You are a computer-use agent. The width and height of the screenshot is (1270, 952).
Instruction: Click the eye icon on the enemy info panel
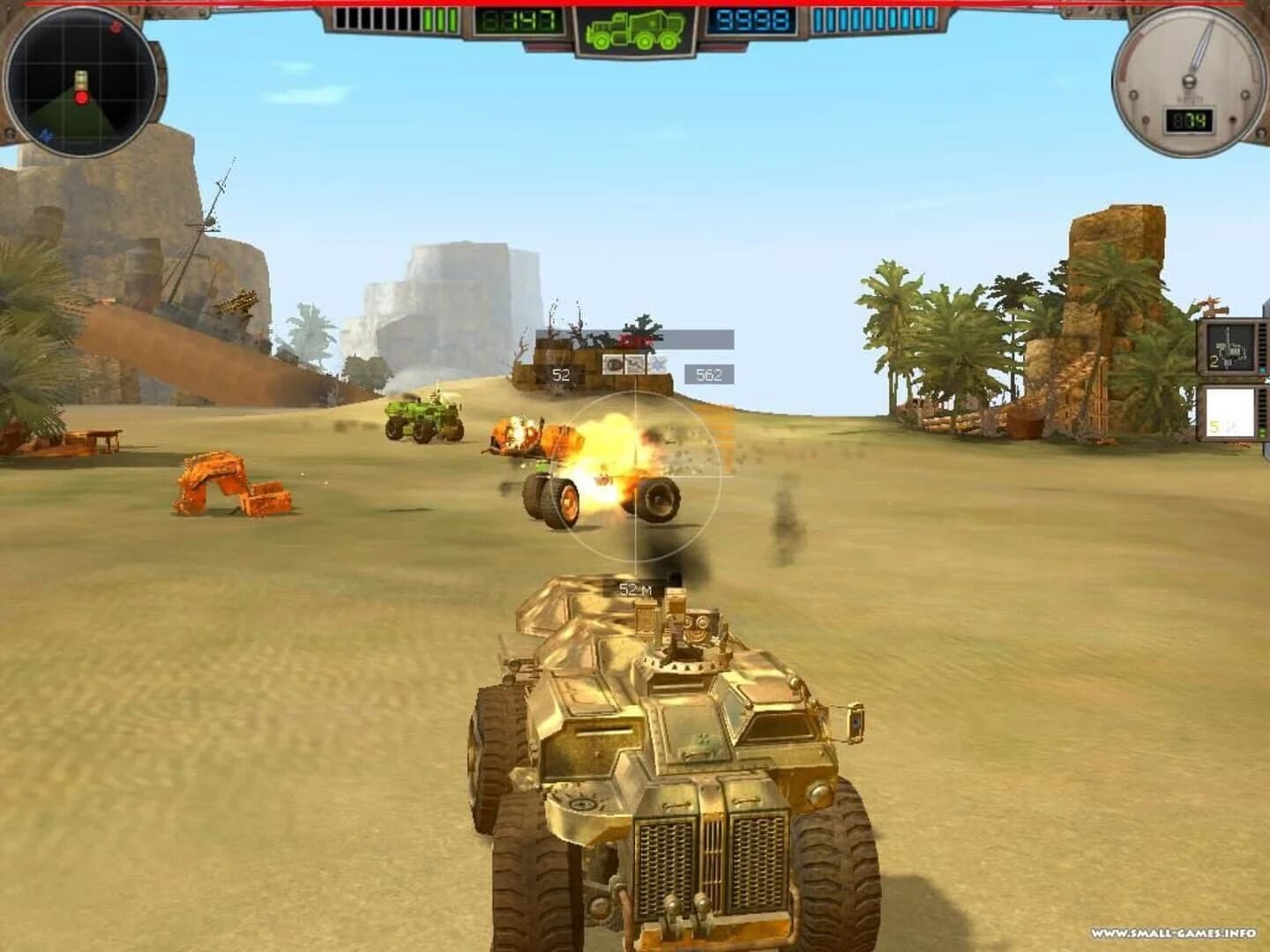[x=612, y=365]
